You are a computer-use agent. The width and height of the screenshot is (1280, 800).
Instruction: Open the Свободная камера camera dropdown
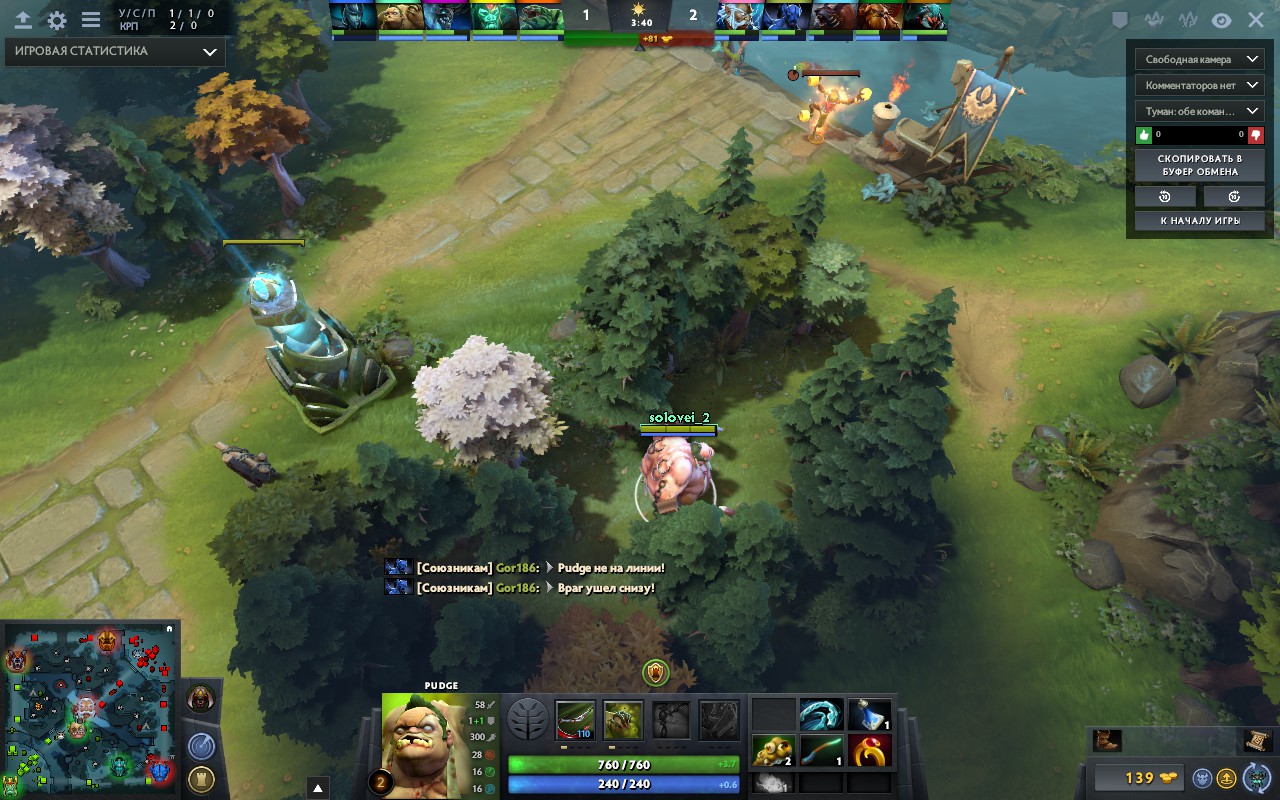tap(1199, 60)
